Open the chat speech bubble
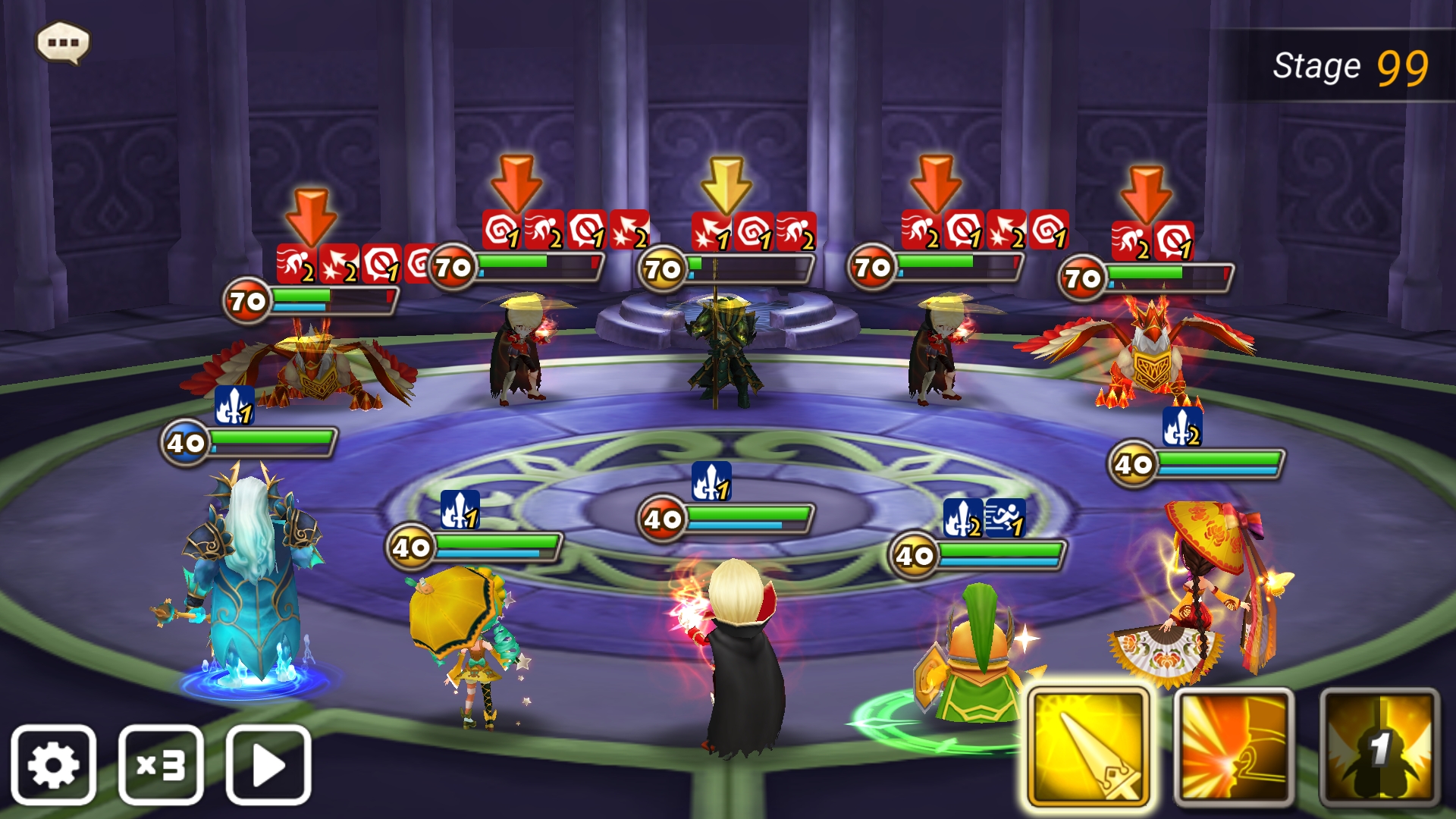The image size is (1456, 819). tap(64, 42)
